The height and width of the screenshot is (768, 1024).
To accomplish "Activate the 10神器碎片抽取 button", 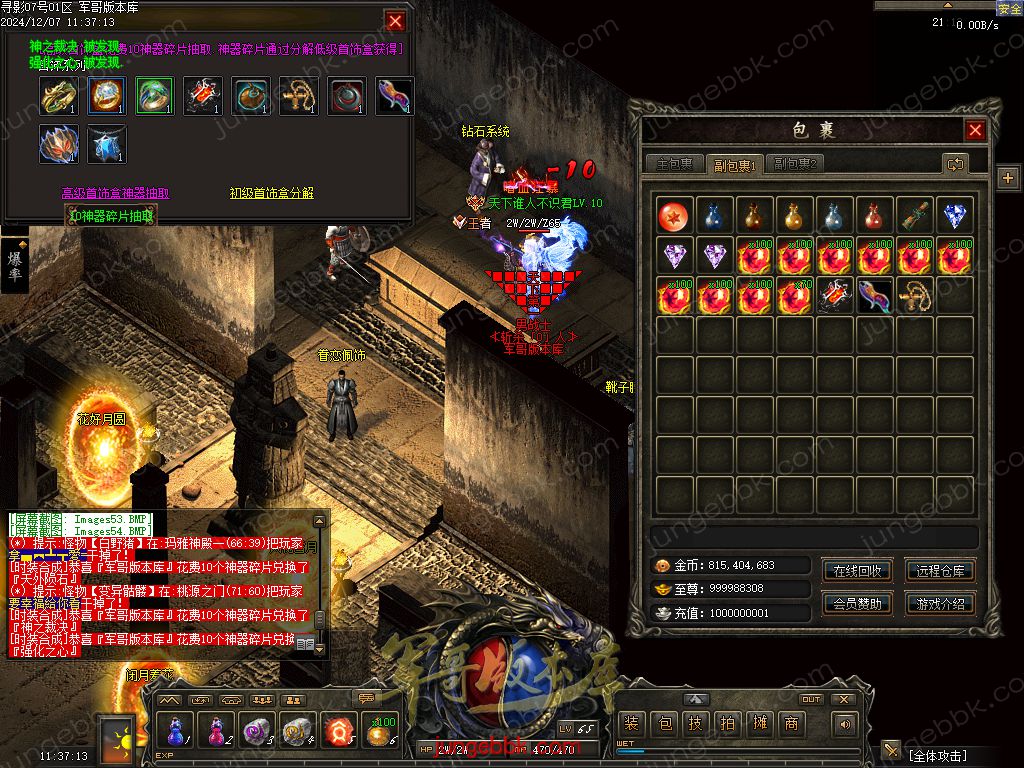I will pyautogui.click(x=111, y=215).
